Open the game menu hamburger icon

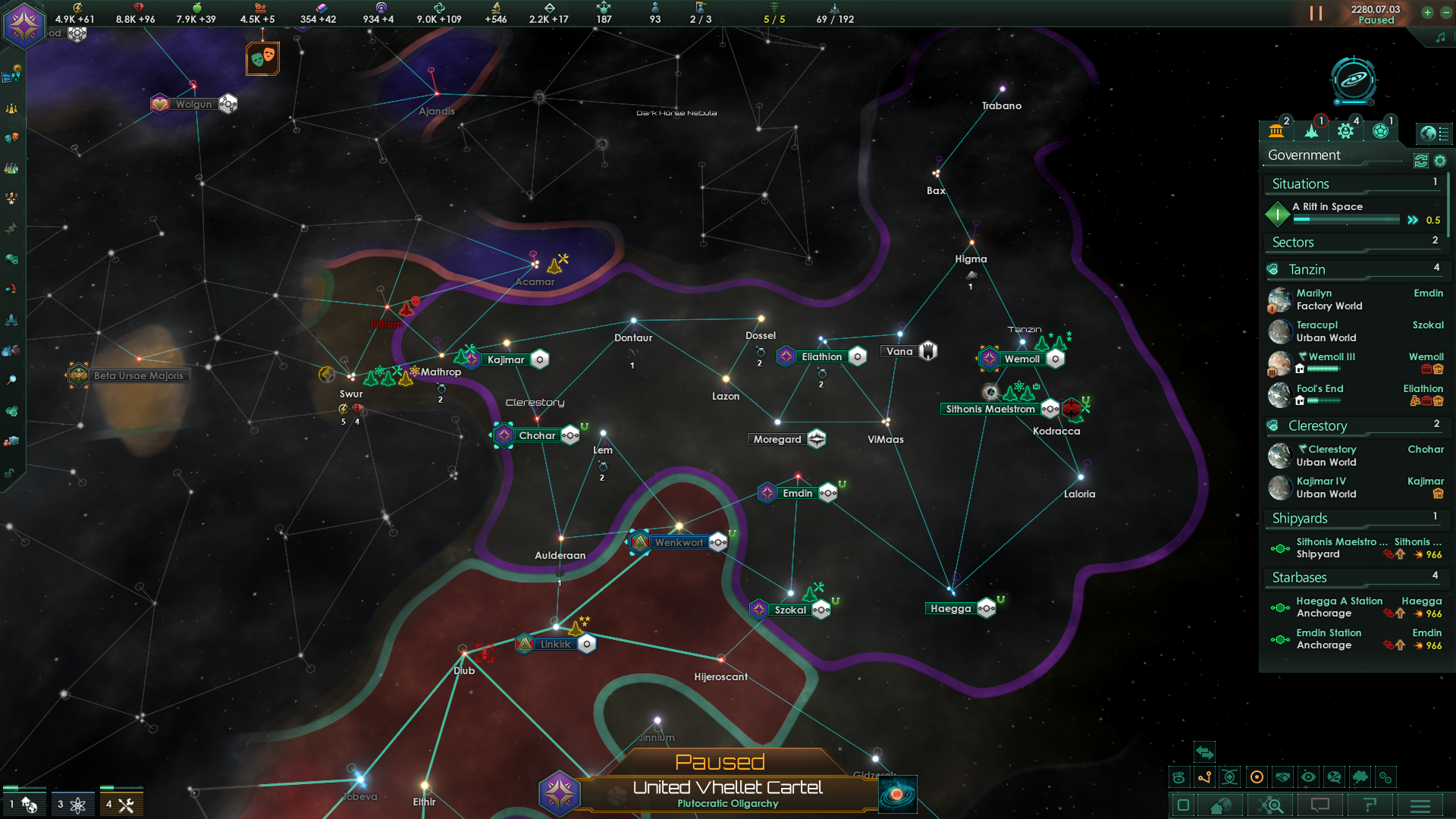click(1421, 806)
